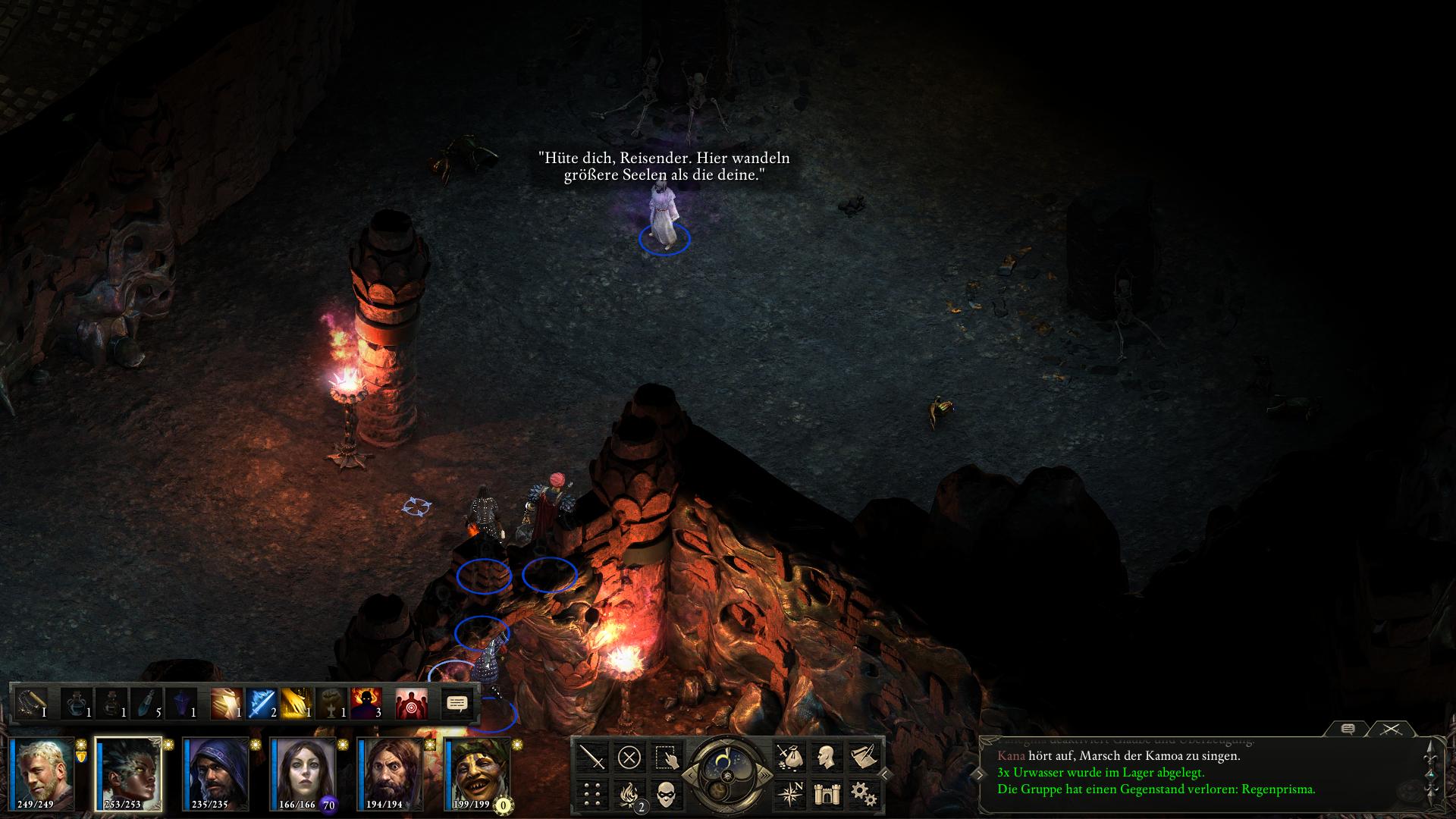Activate the red target party ability

coord(411,704)
